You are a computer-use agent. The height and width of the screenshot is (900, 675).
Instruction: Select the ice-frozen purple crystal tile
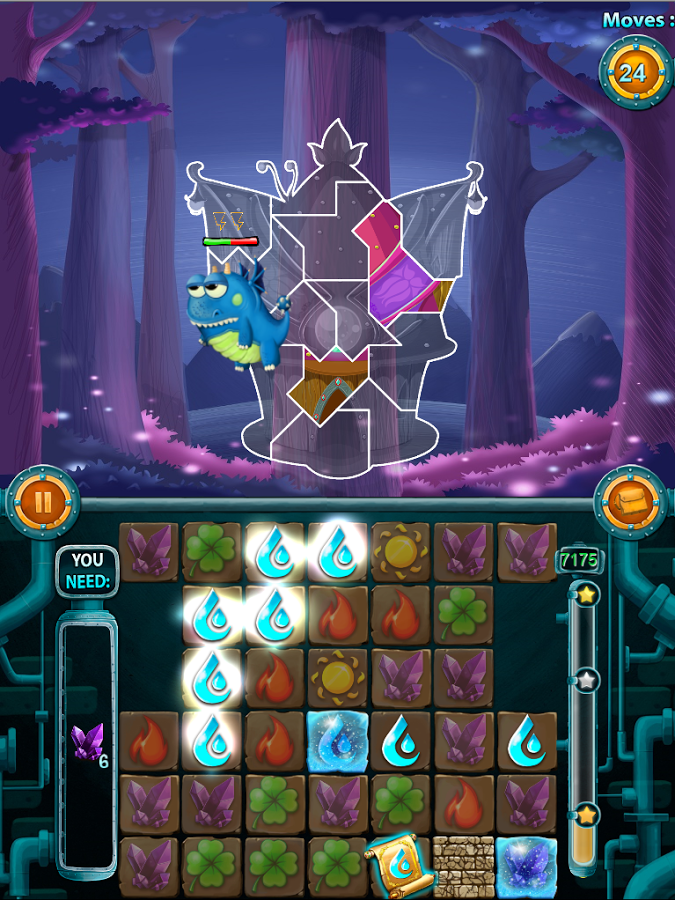coord(526,866)
